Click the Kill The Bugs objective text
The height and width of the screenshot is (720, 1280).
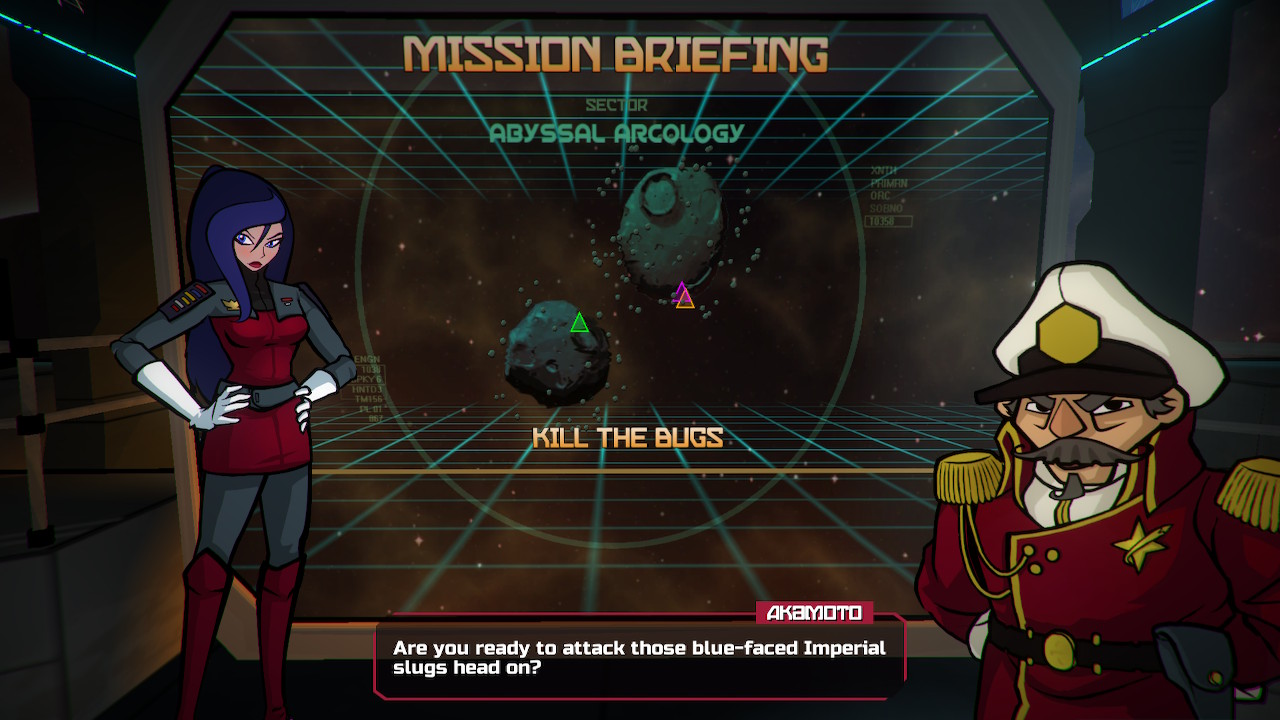[630, 437]
